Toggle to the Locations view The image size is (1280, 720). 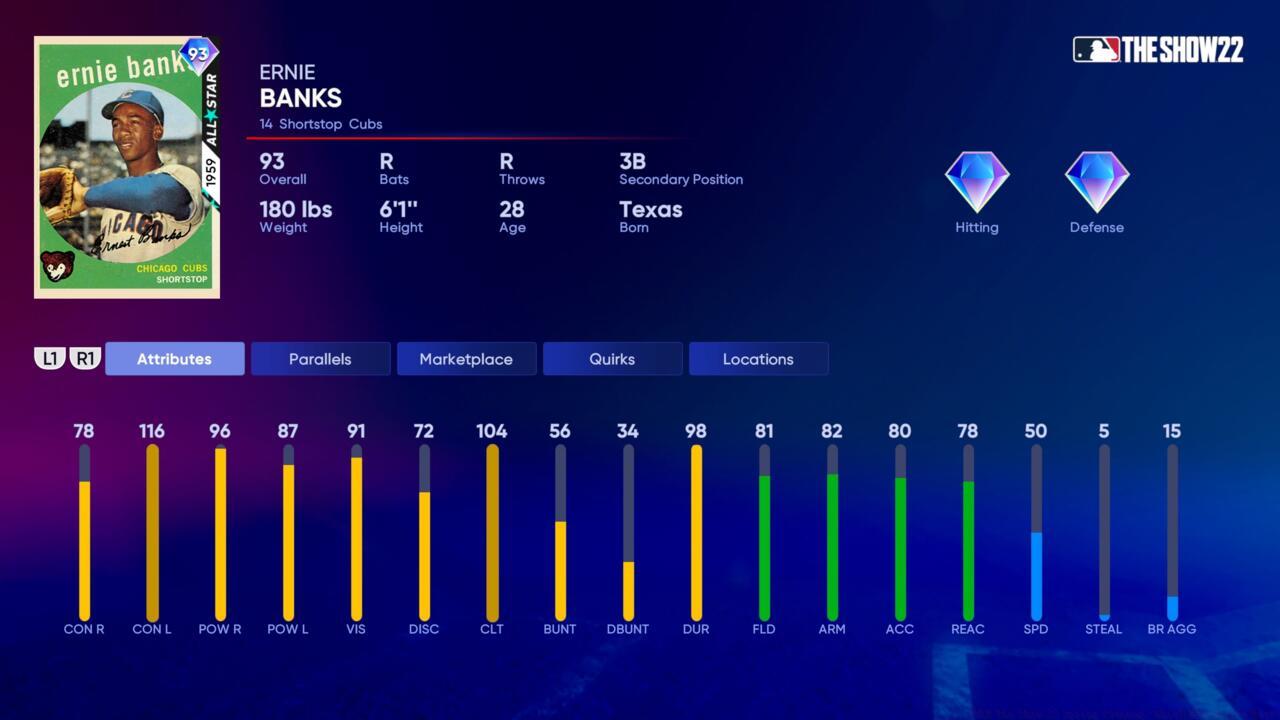coord(758,359)
